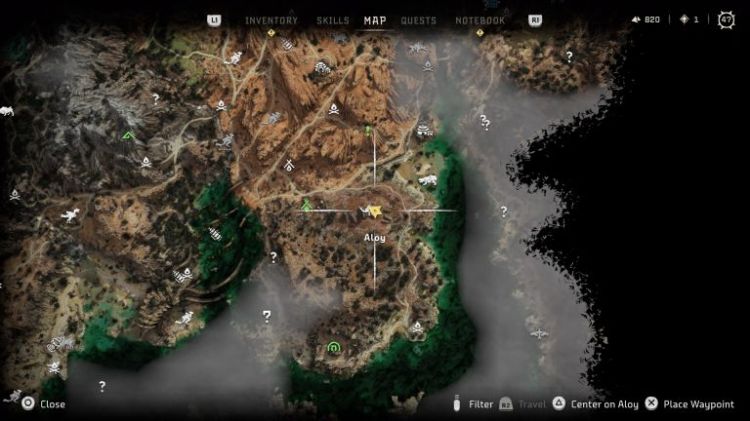Image resolution: width=750 pixels, height=421 pixels.
Task: Click Aloy's yellow position marker
Action: click(x=373, y=210)
